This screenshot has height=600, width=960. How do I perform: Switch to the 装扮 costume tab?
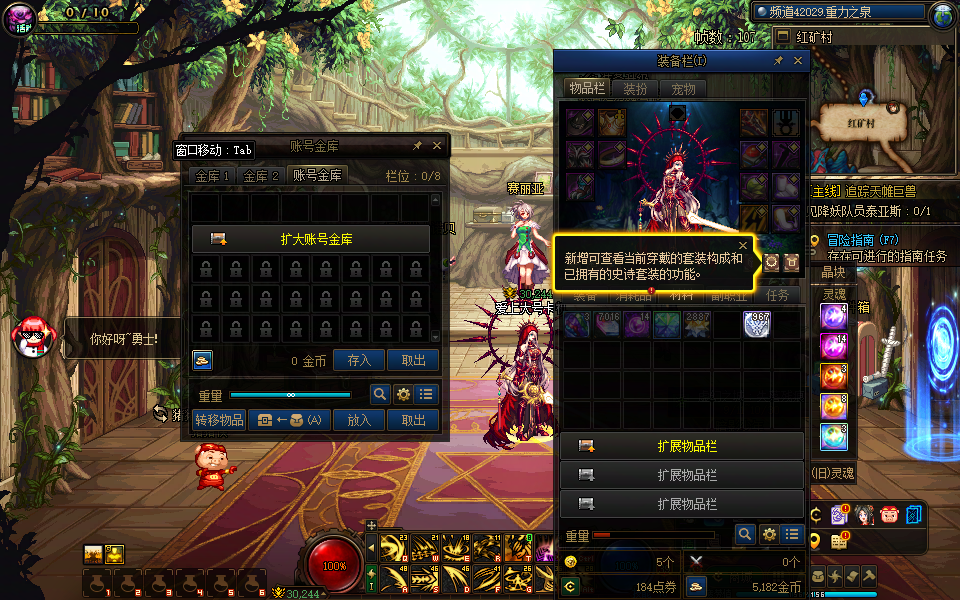(635, 89)
